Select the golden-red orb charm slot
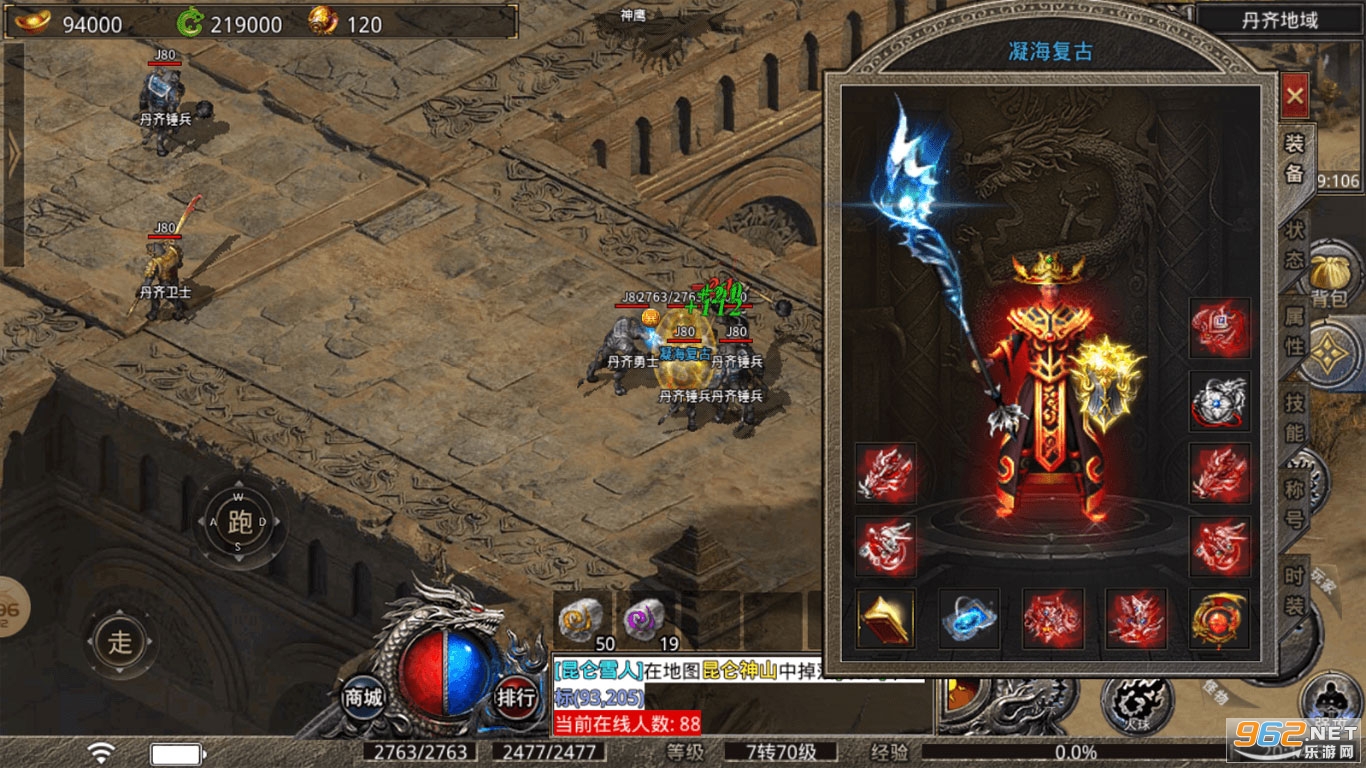Screen dimensions: 1366x768 pos(1219,619)
